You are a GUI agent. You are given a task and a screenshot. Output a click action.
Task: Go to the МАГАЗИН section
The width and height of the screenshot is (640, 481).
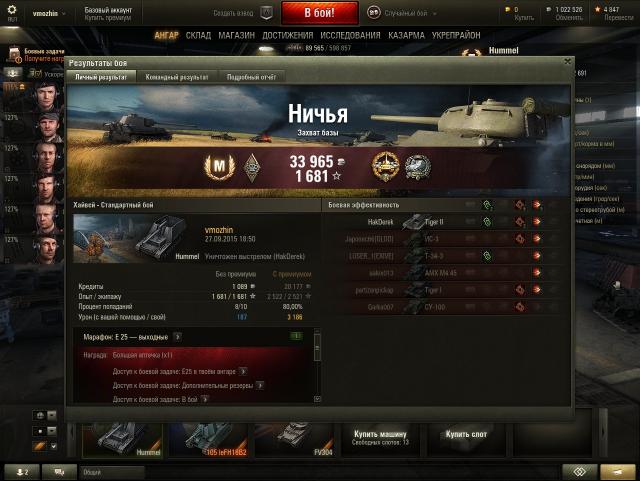click(236, 35)
